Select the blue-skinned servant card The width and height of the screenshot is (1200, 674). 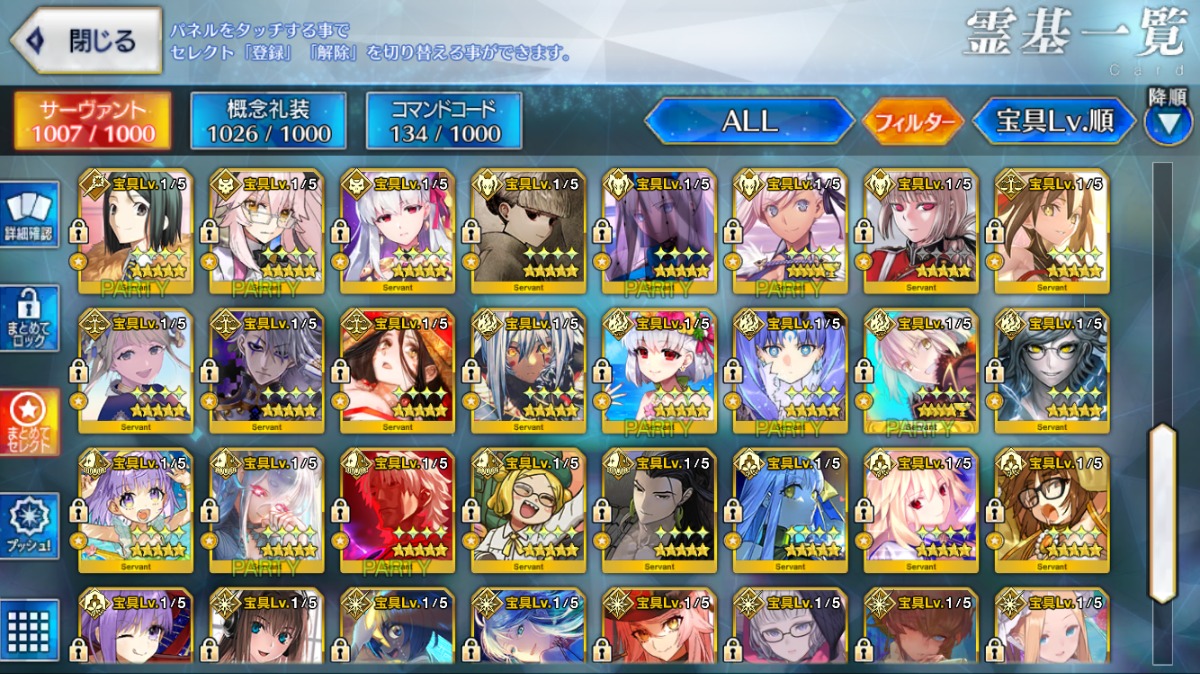[790, 511]
